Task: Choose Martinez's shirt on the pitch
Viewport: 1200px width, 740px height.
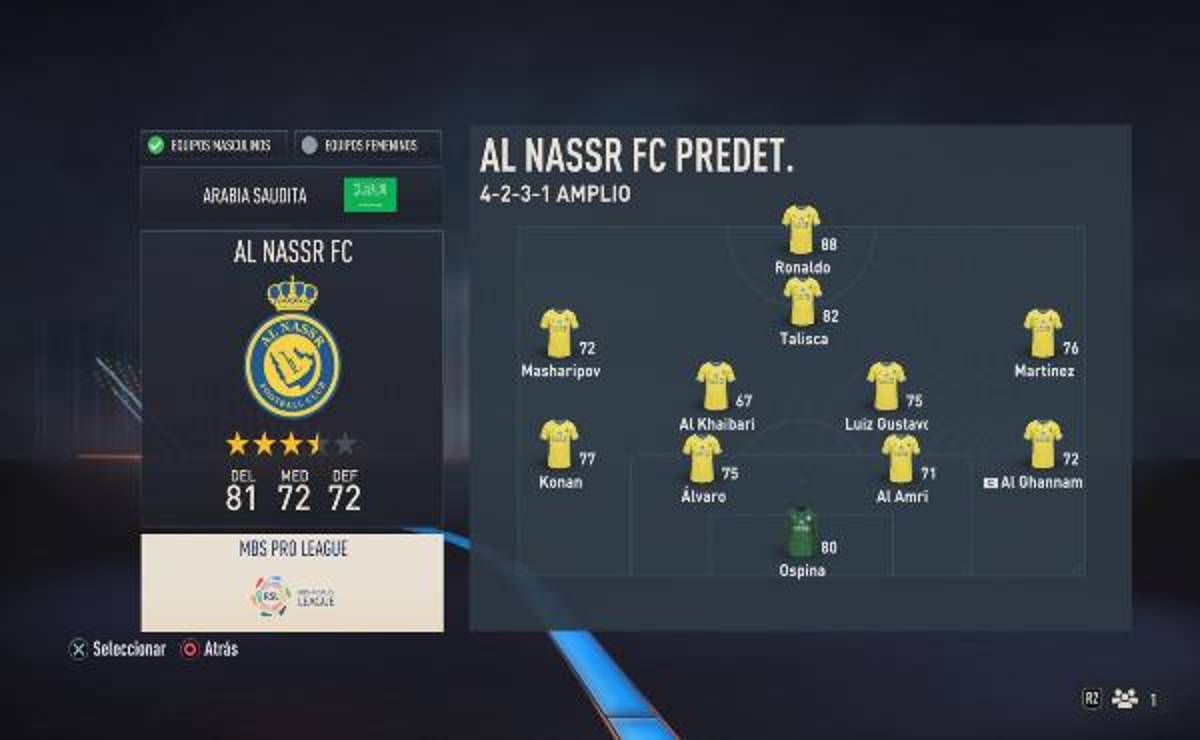Action: (x=1042, y=333)
